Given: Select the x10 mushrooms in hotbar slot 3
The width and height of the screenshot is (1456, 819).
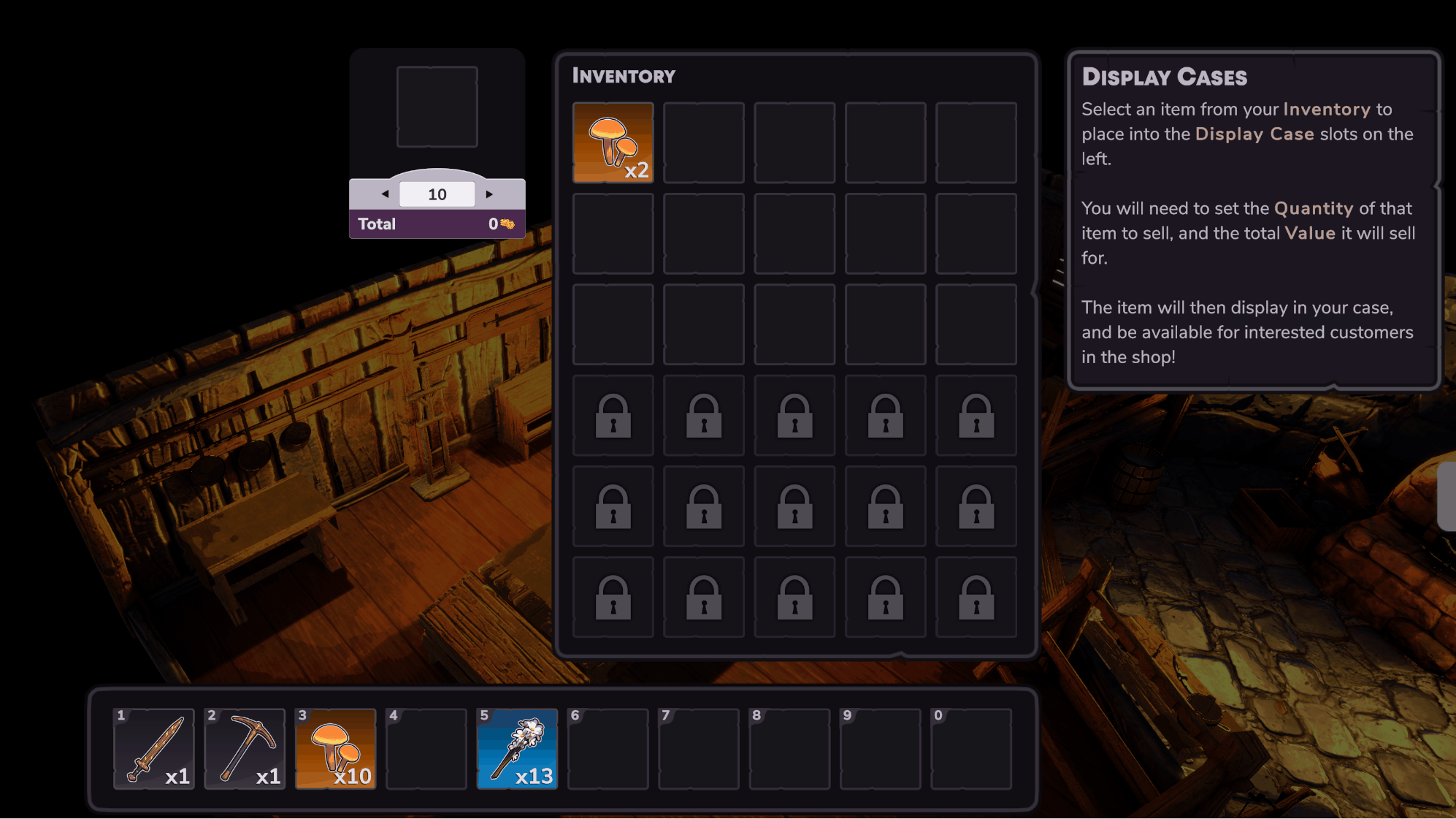Looking at the screenshot, I should click(x=335, y=749).
